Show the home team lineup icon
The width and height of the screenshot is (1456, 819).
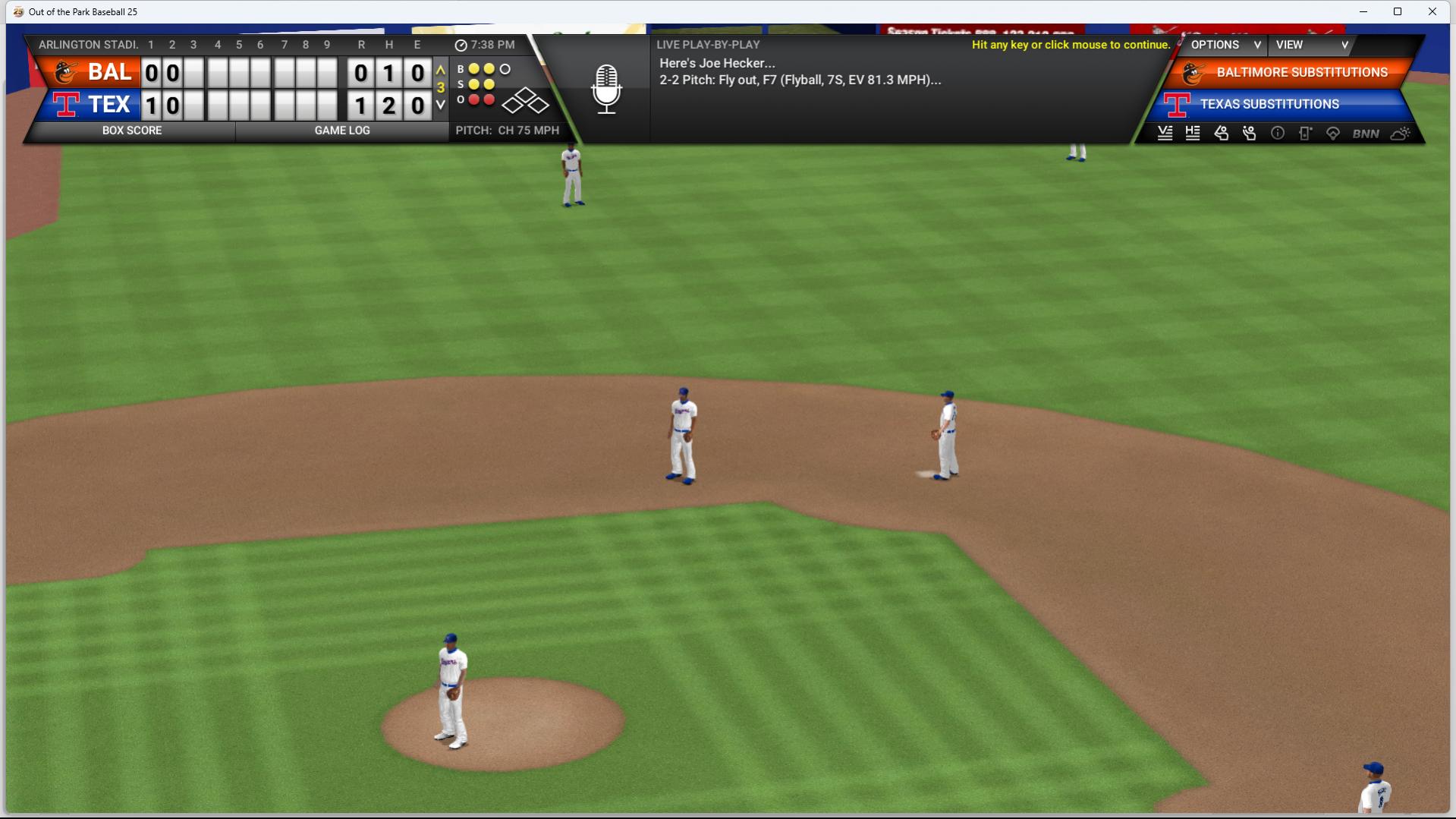[x=1193, y=134]
